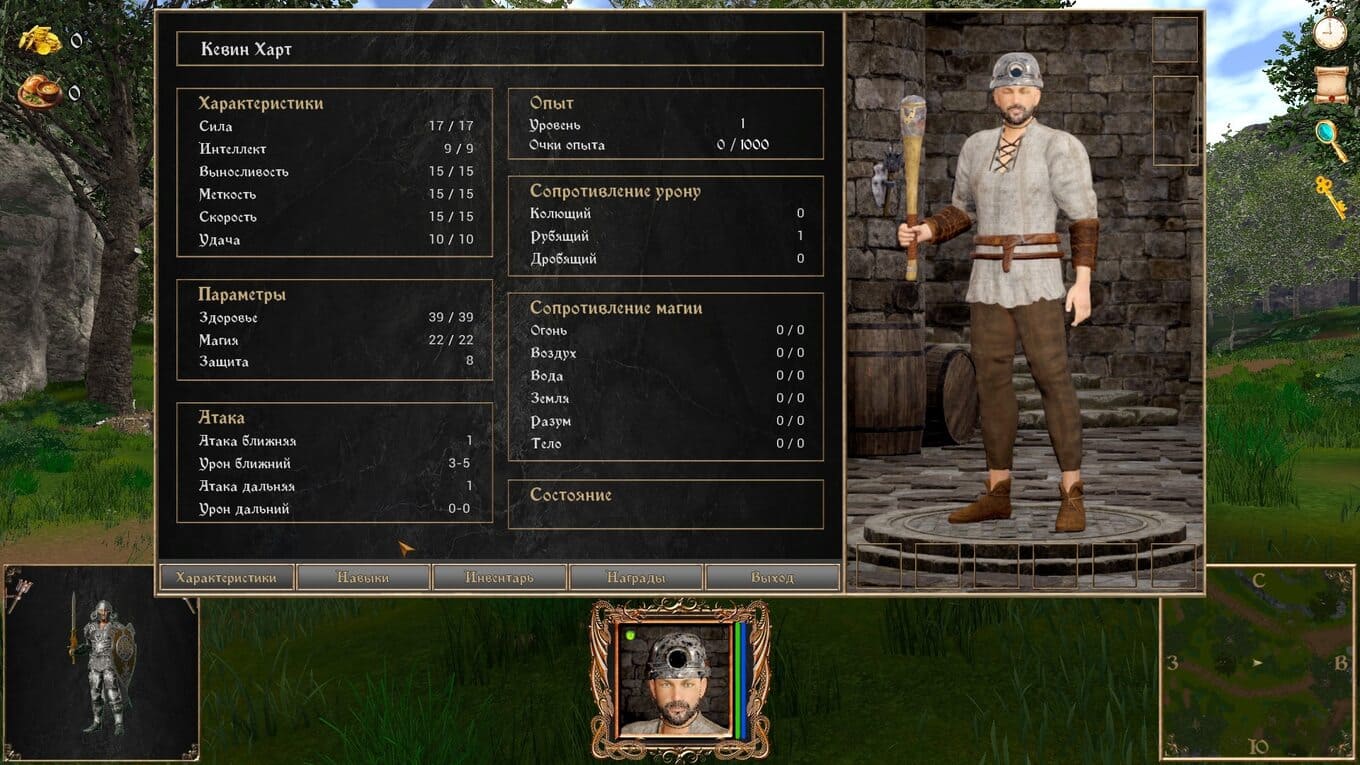This screenshot has width=1360, height=765.
Task: Click the pocket watch icon
Action: tap(1330, 32)
